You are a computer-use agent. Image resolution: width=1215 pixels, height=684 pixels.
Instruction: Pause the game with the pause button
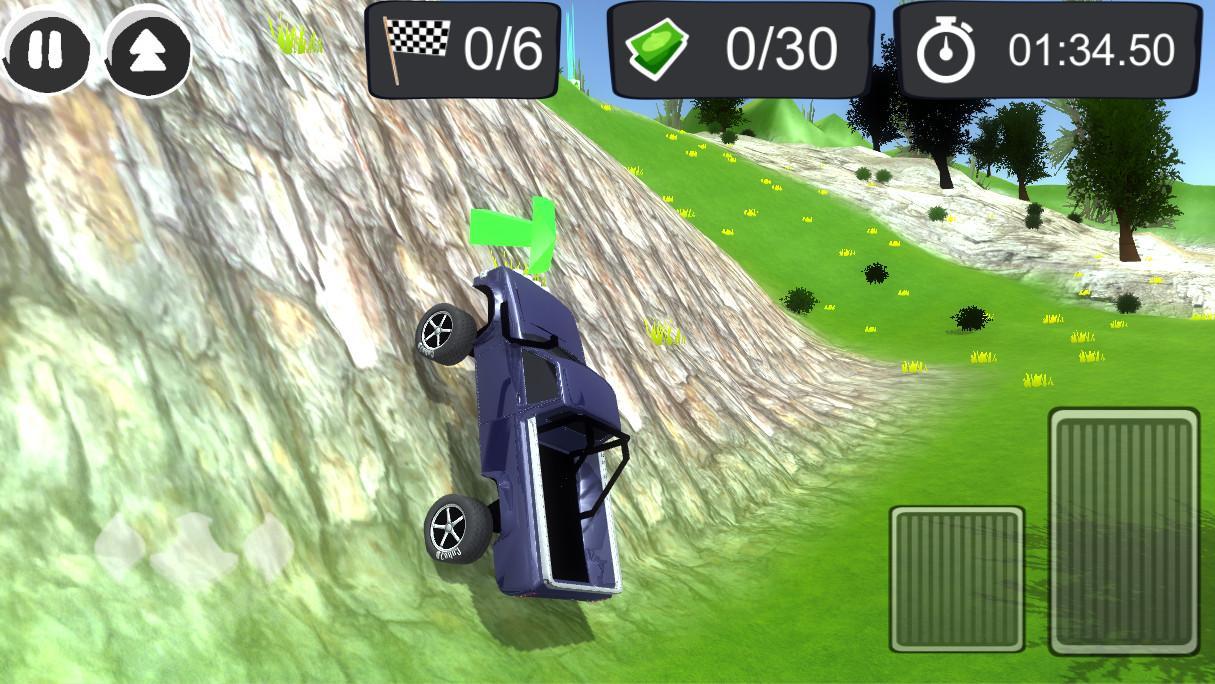43,50
